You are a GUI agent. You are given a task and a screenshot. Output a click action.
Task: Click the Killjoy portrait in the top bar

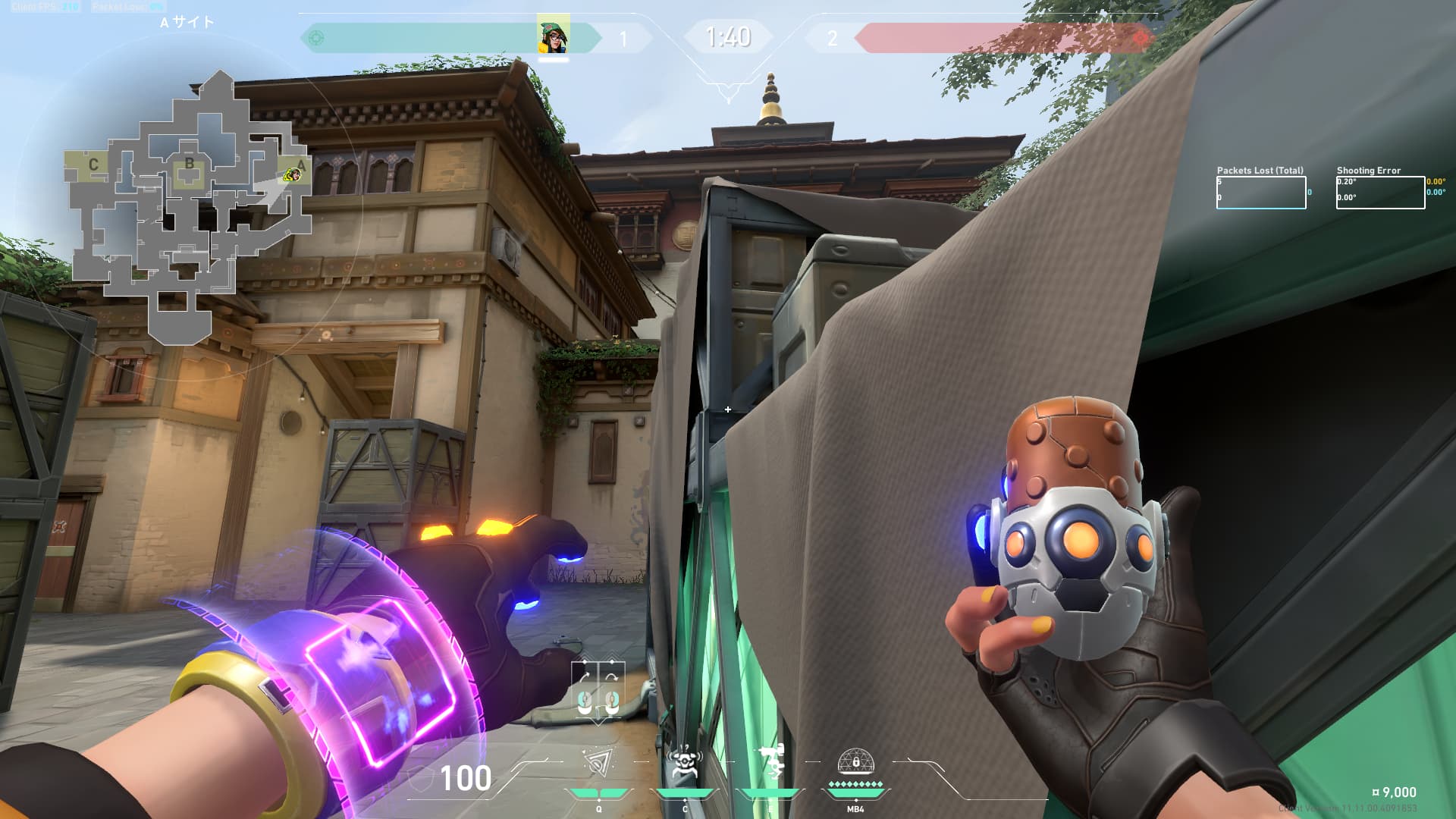(553, 35)
